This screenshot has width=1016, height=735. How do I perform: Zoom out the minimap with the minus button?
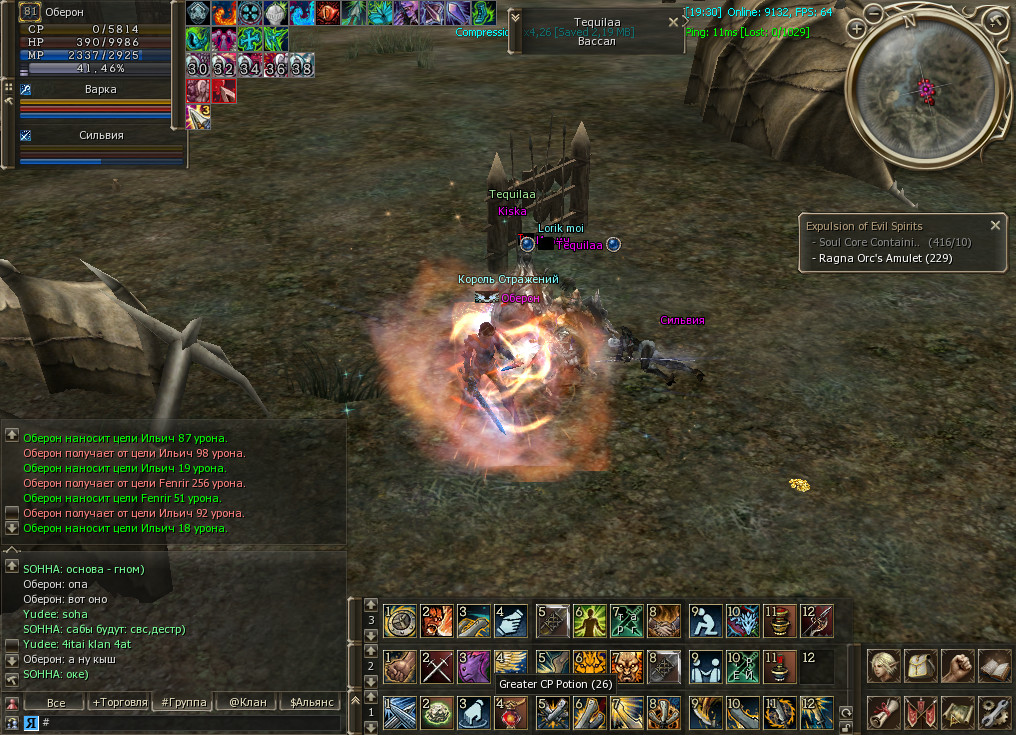tap(874, 14)
